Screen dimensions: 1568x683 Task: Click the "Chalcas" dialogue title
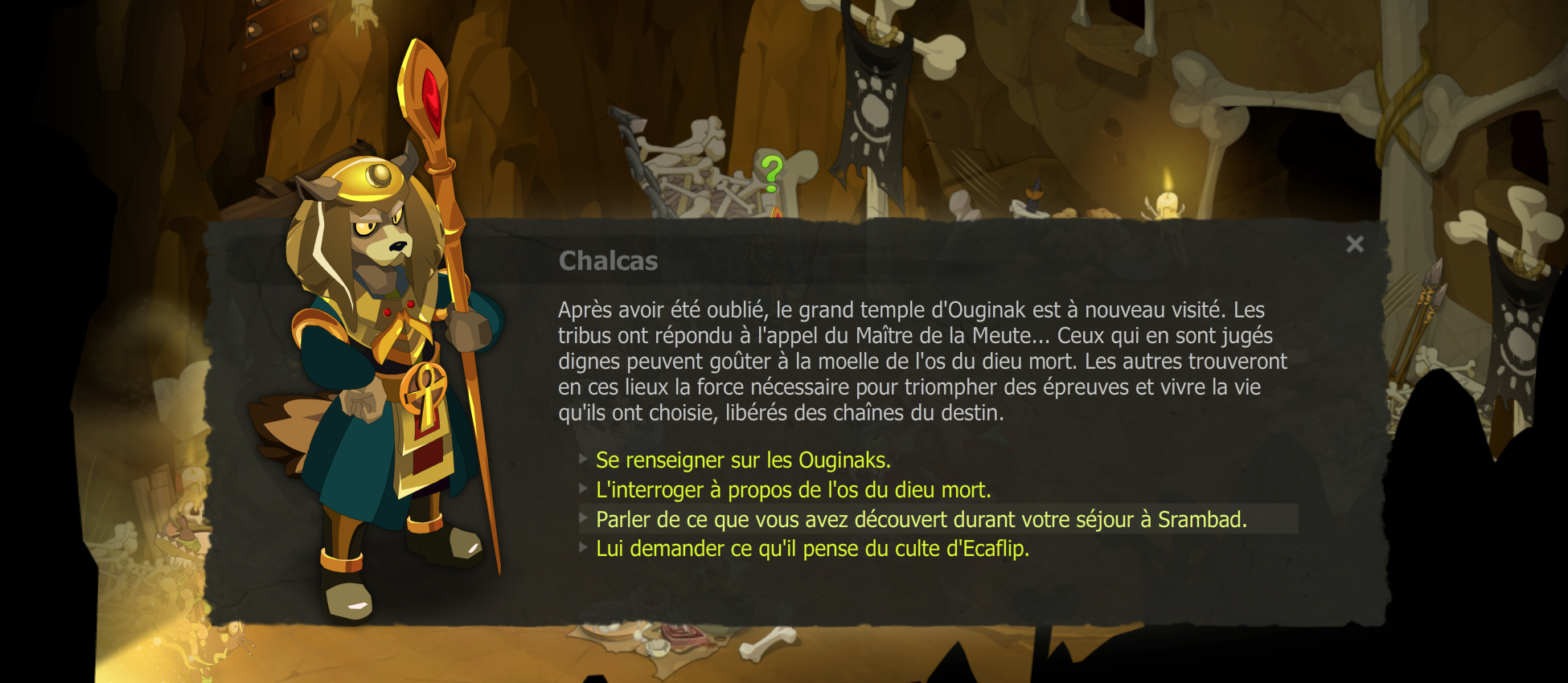609,260
